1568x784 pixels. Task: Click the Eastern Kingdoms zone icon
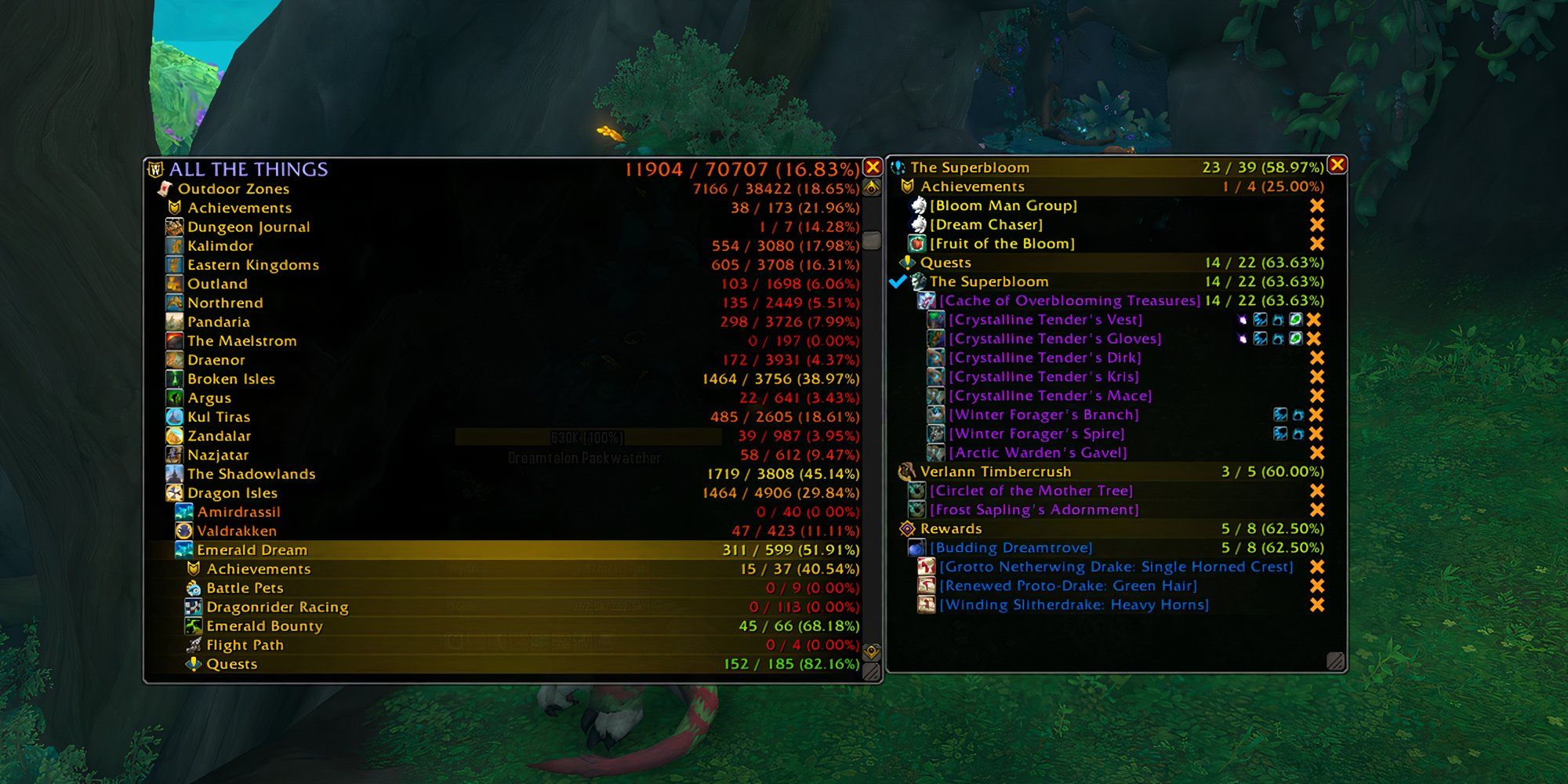pos(174,264)
